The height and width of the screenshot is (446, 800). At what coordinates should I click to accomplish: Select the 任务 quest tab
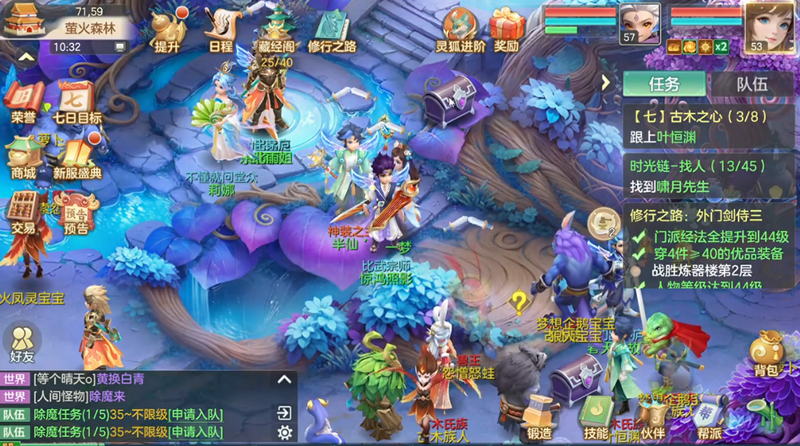(x=665, y=85)
